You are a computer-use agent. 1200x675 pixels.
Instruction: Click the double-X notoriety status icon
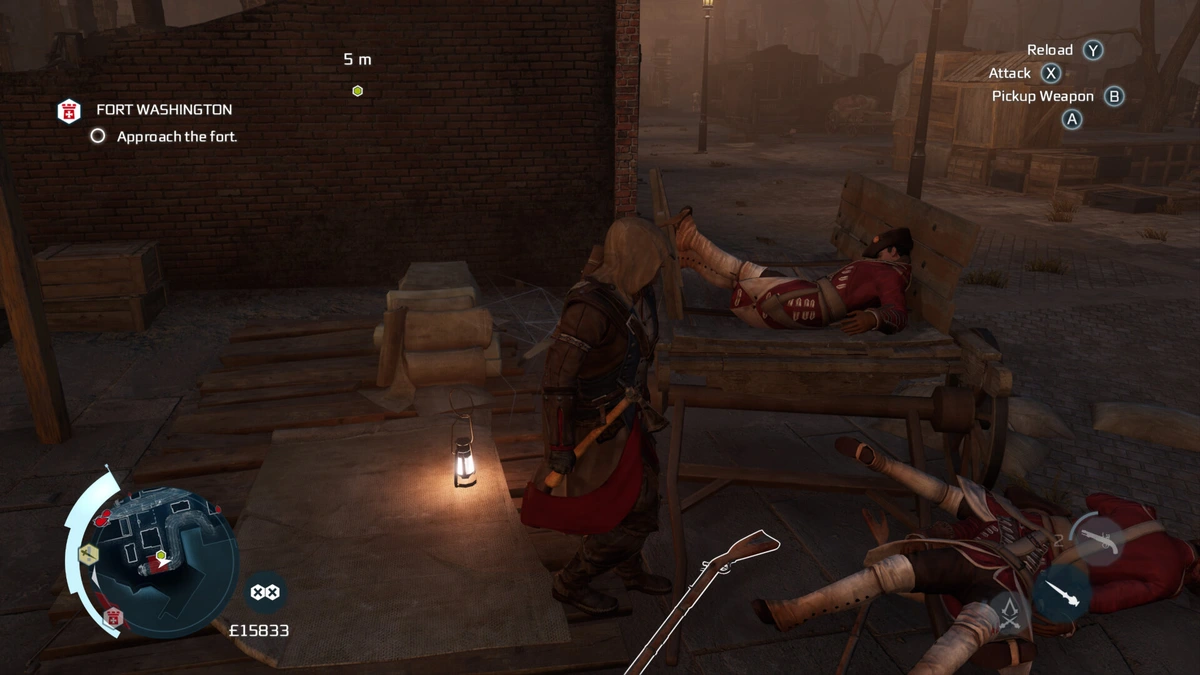264,592
